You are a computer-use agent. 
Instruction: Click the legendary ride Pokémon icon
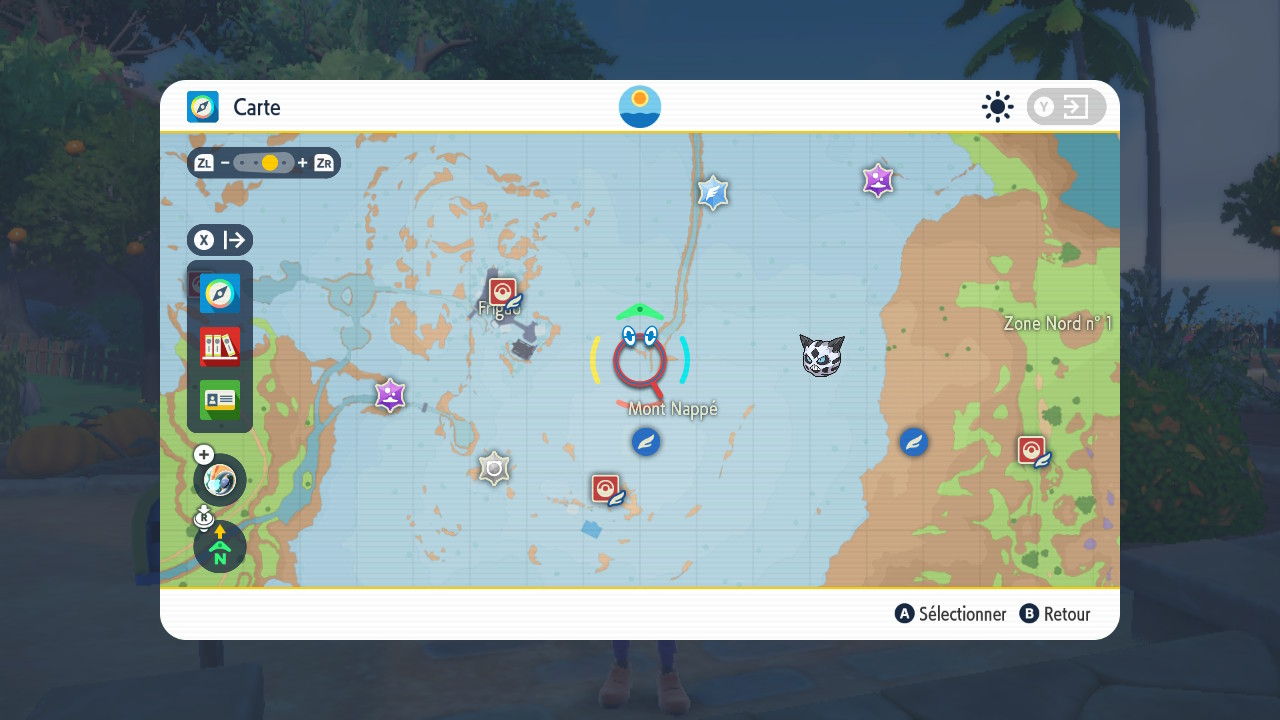point(220,480)
